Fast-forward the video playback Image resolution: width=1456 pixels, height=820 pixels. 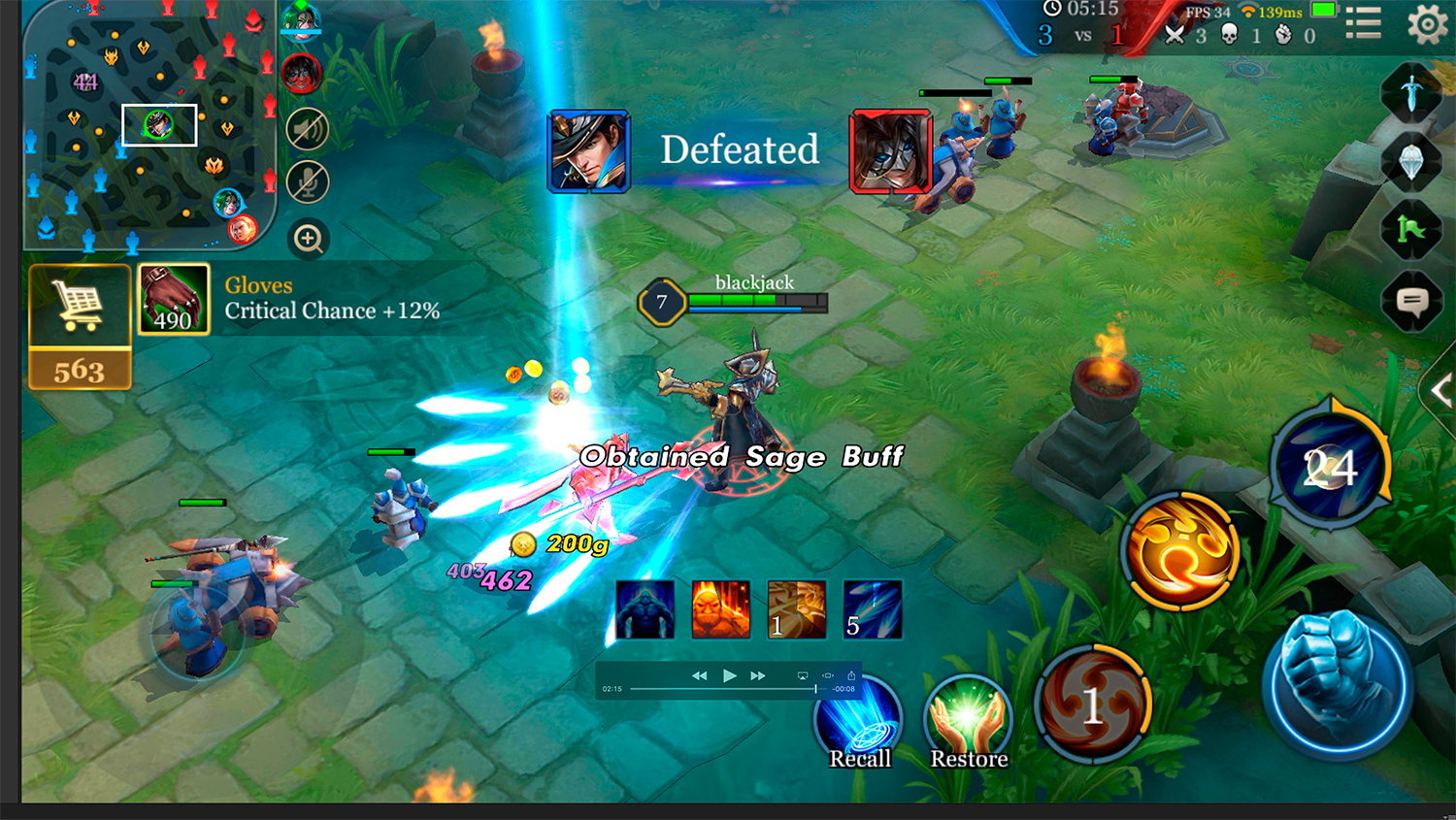point(758,675)
